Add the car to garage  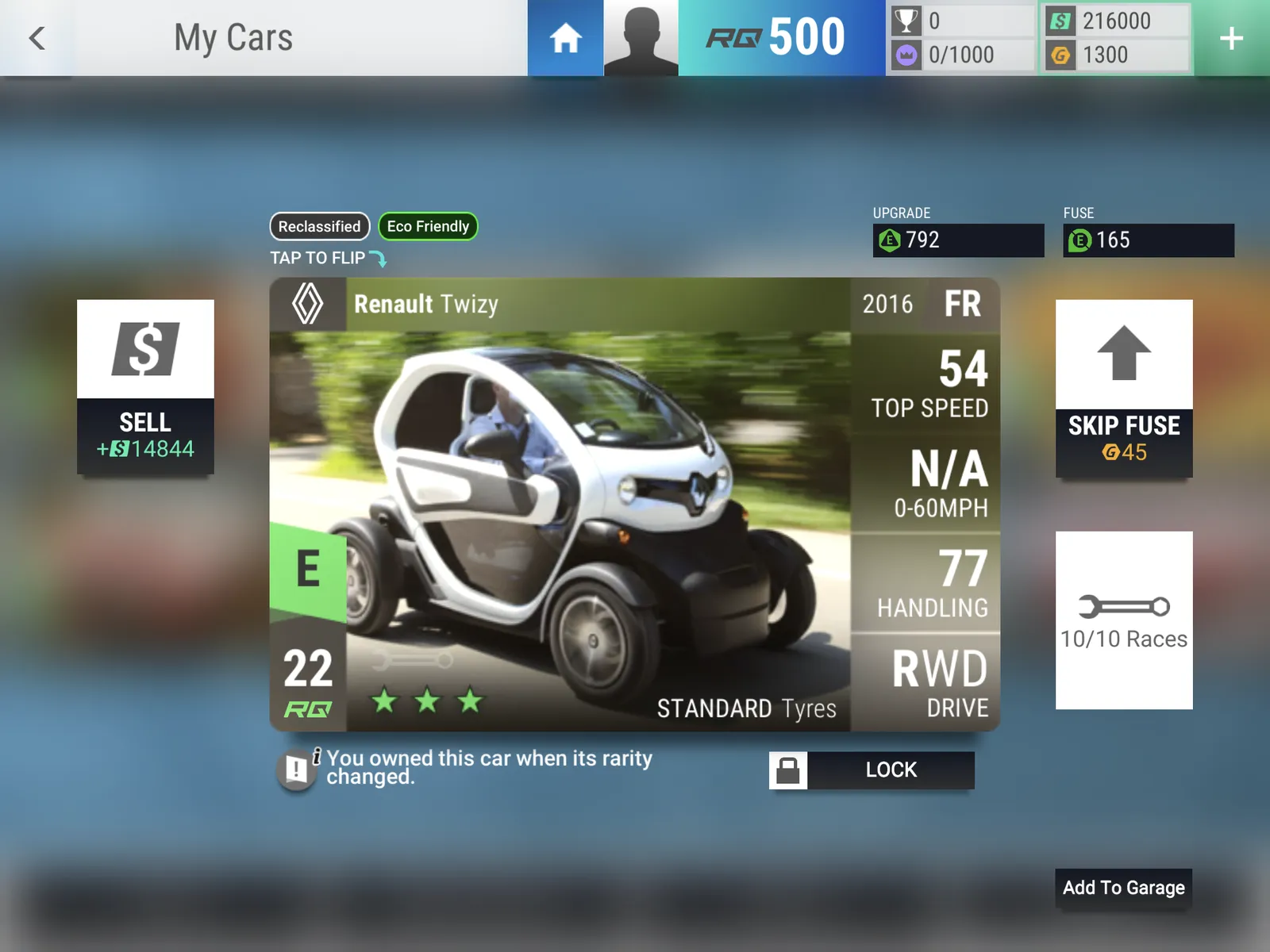1123,888
